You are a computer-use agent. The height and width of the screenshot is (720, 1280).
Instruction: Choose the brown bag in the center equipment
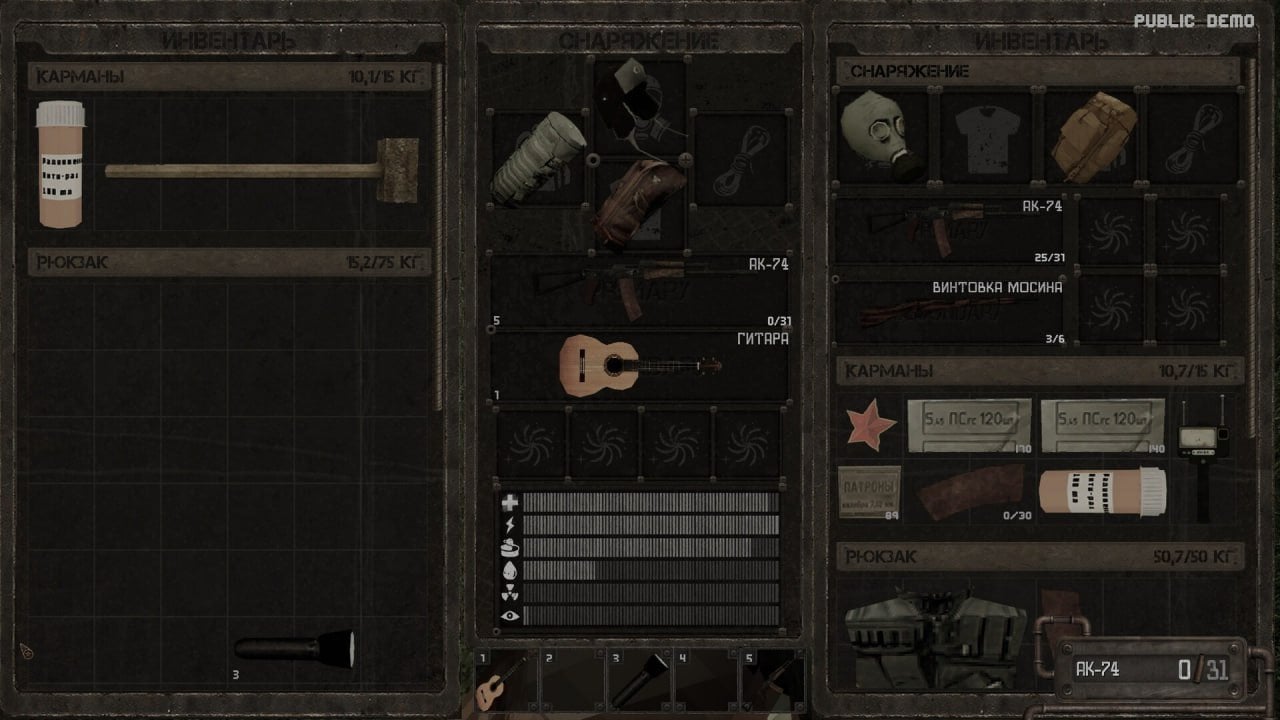click(x=639, y=198)
